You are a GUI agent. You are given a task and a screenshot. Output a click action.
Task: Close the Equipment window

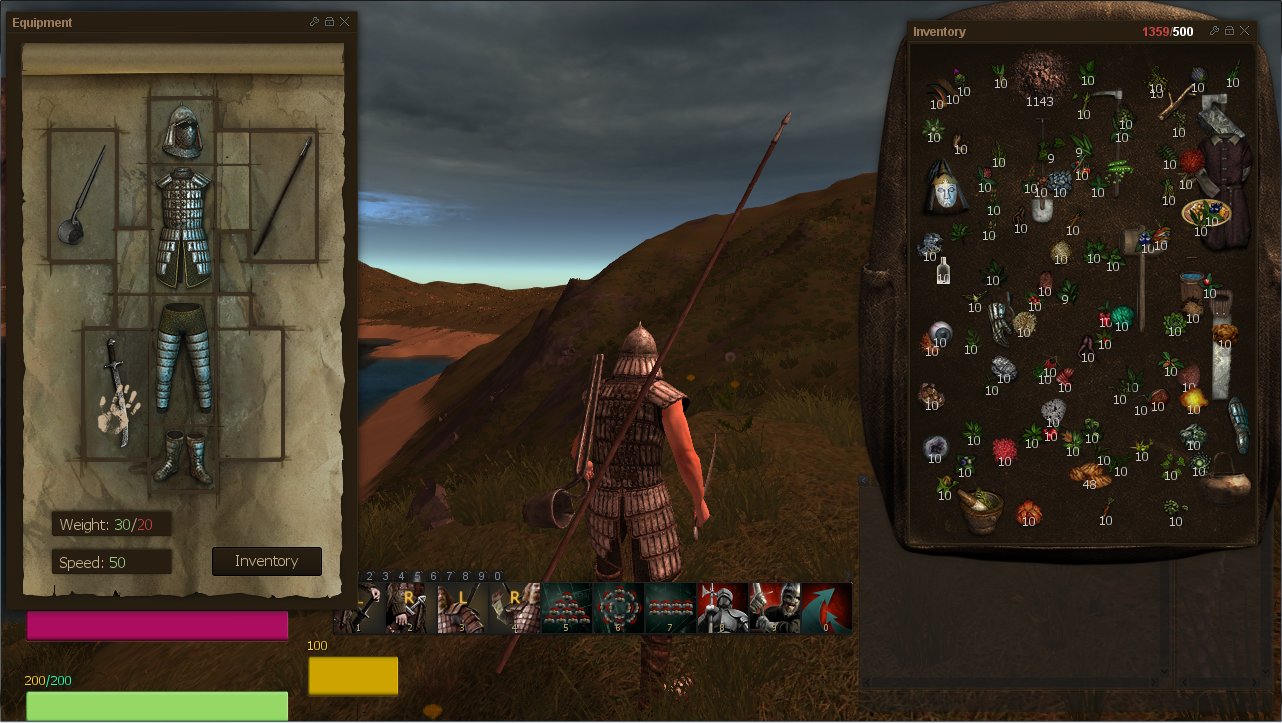click(x=345, y=22)
